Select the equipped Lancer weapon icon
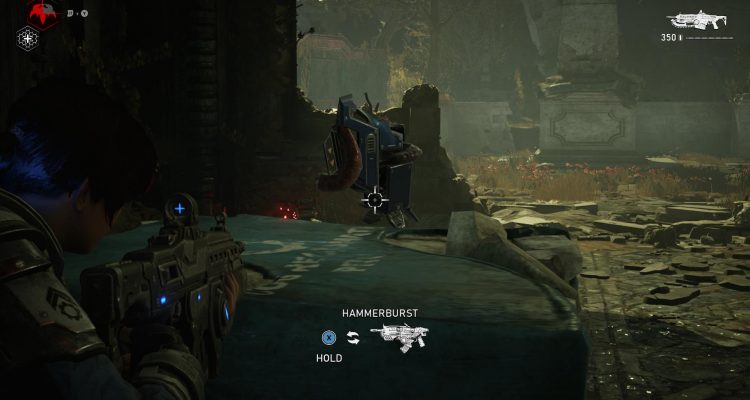 [699, 19]
